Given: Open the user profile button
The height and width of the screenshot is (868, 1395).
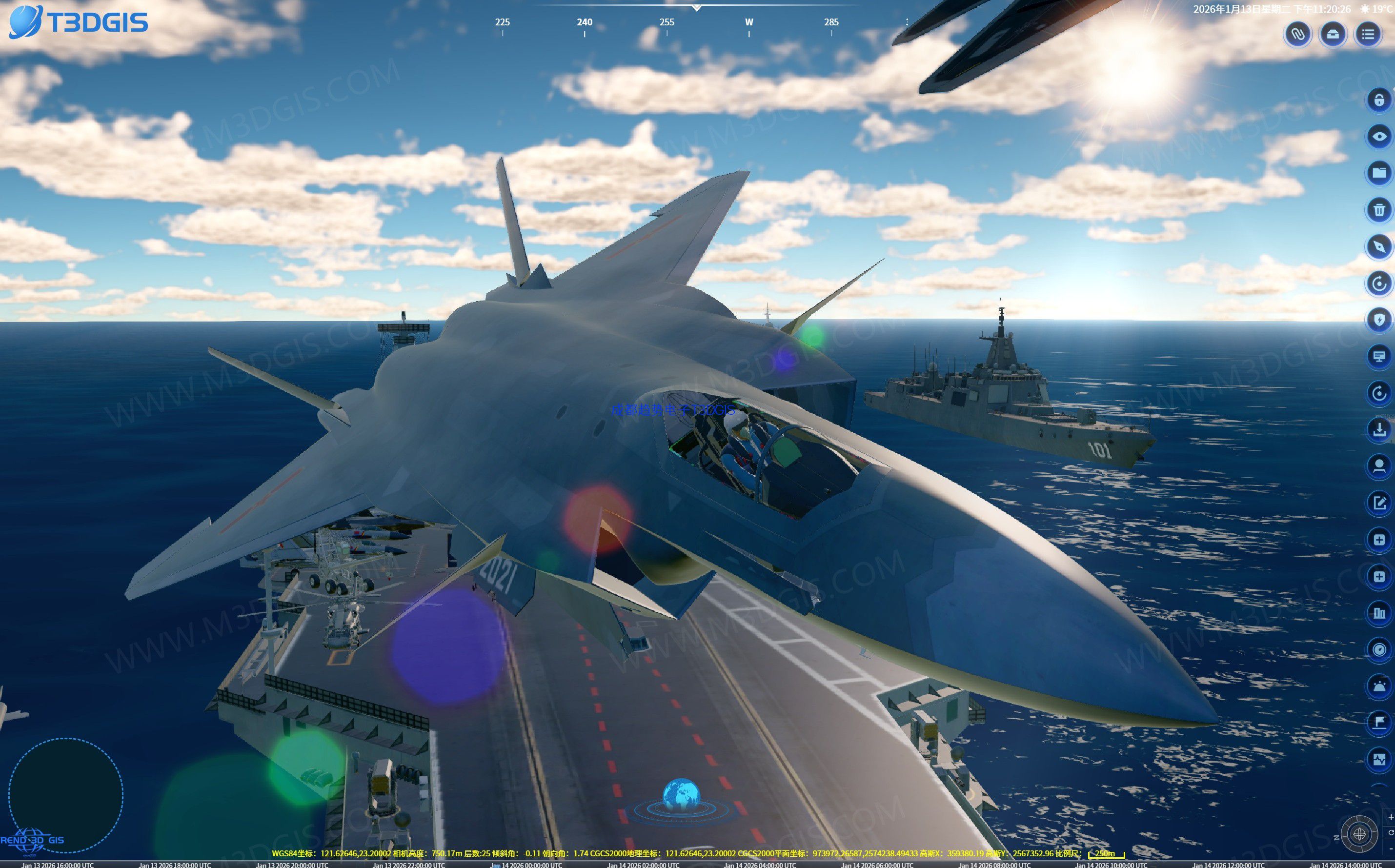Looking at the screenshot, I should [1379, 466].
